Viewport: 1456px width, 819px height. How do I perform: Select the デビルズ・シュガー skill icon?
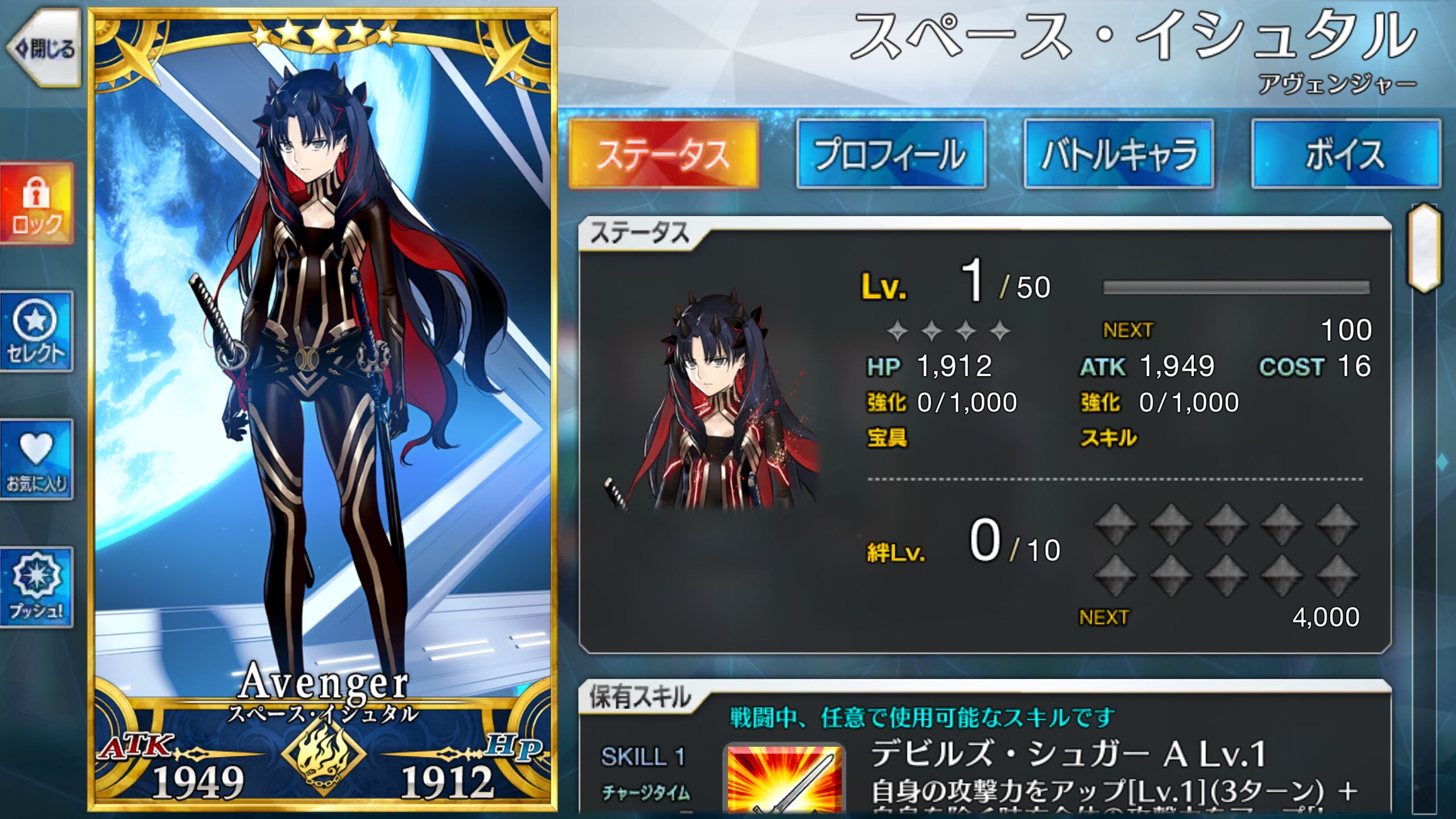point(784,779)
